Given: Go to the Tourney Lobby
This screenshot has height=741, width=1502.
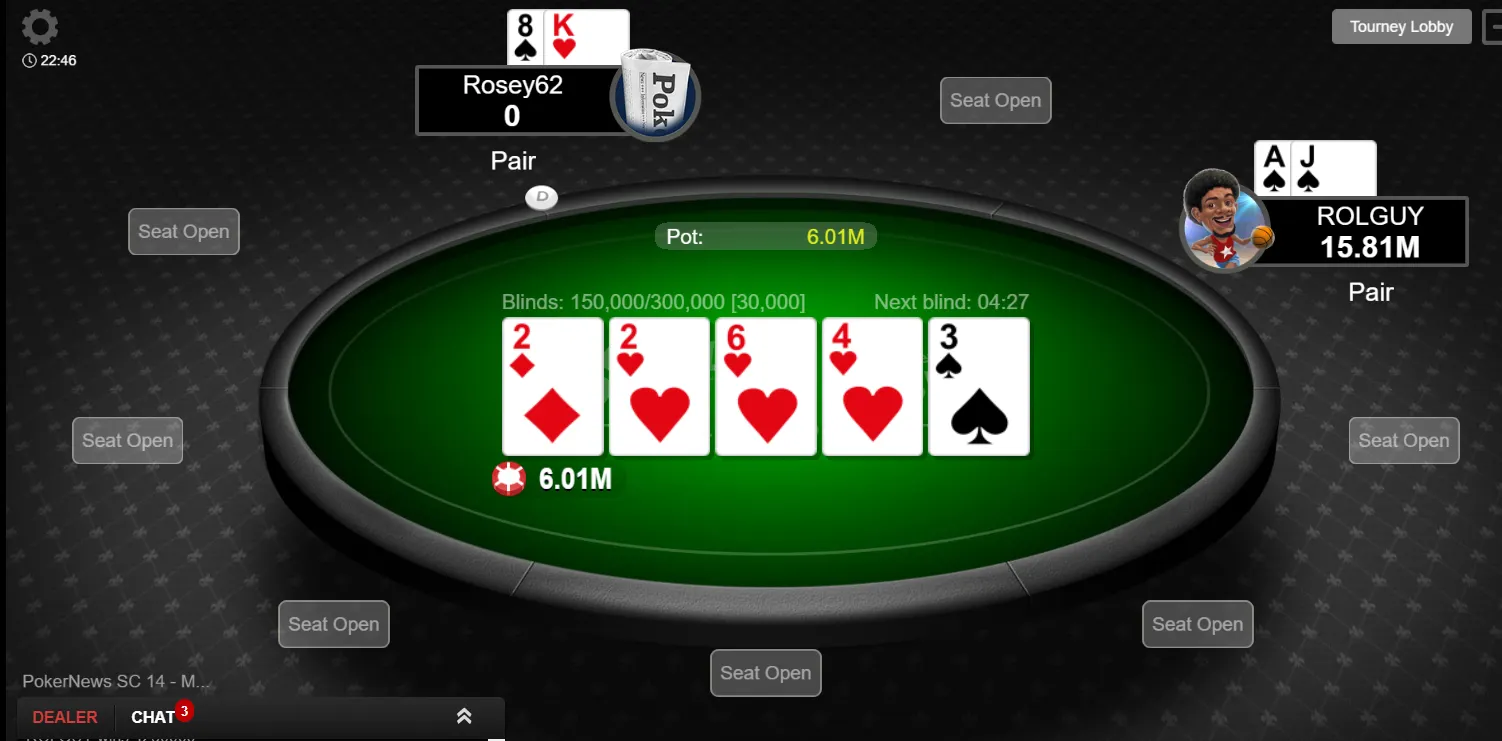Looking at the screenshot, I should [1401, 27].
